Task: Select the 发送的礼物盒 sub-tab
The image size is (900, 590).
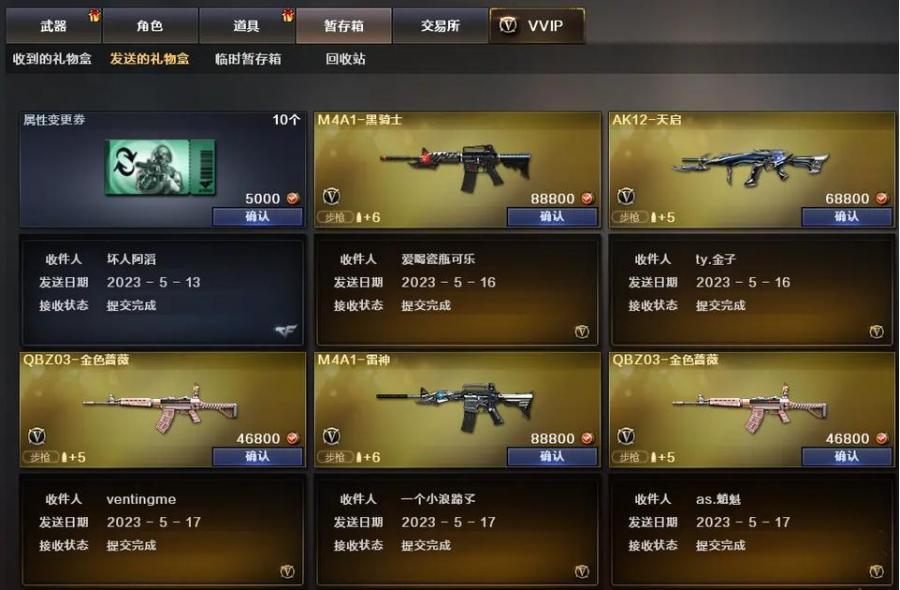Action: pos(149,59)
